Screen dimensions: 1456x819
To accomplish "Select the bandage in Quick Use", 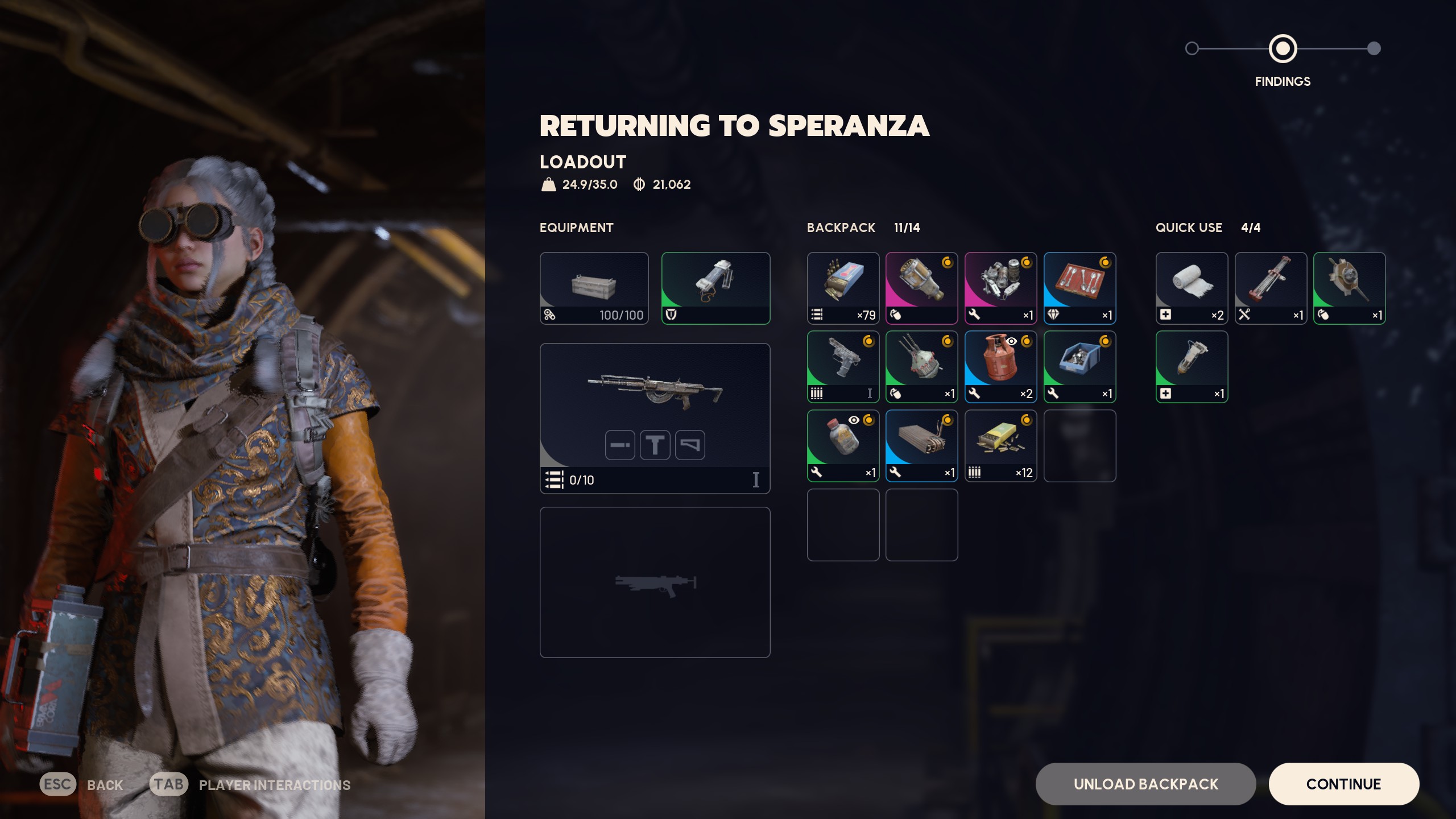I will (x=1192, y=287).
